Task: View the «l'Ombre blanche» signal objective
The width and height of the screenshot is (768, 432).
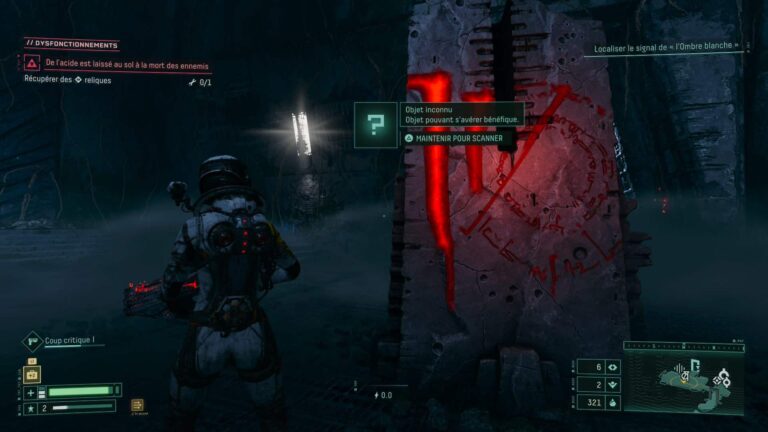Action: pos(665,46)
